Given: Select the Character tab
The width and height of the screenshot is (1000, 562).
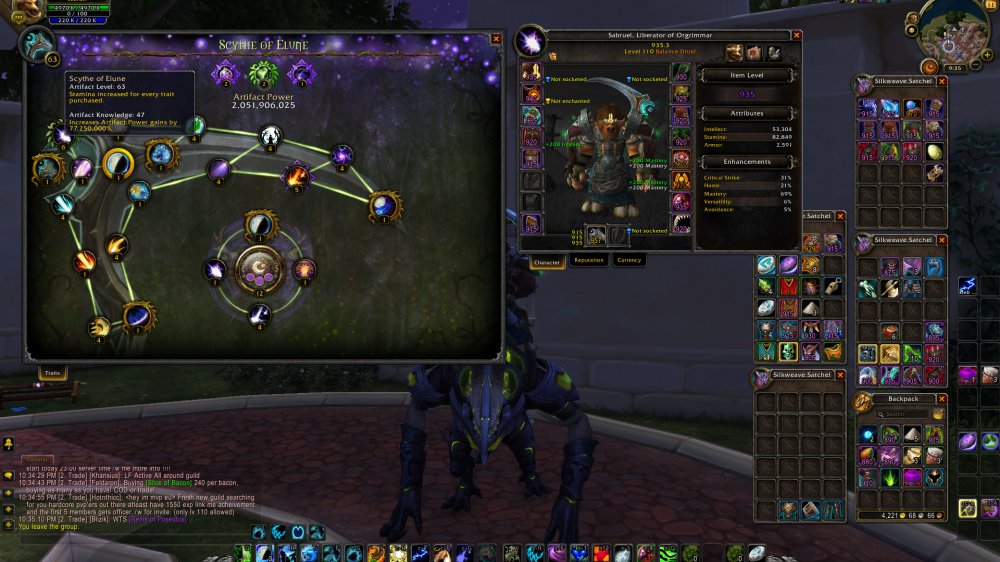Looking at the screenshot, I should 547,260.
